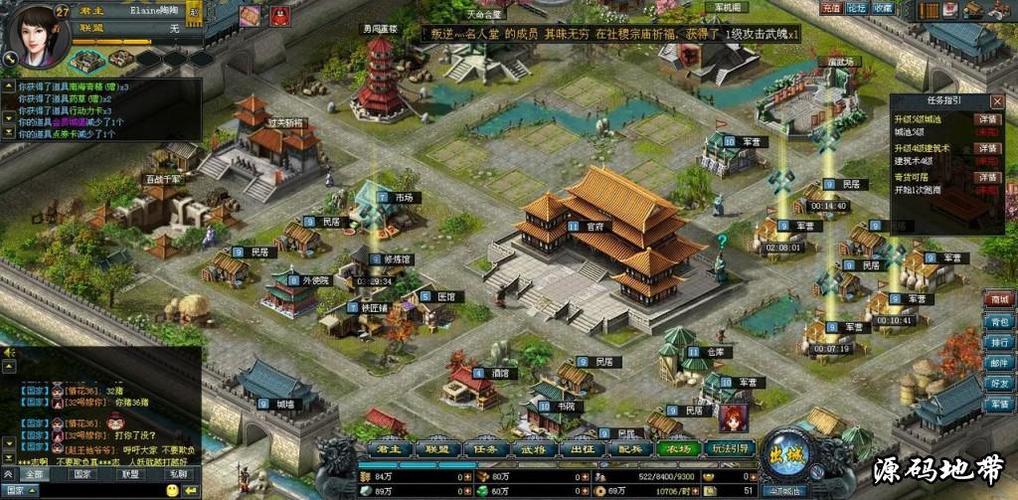1018x500 pixels.
Task: Open the 排行 rankings
Action: coord(998,342)
